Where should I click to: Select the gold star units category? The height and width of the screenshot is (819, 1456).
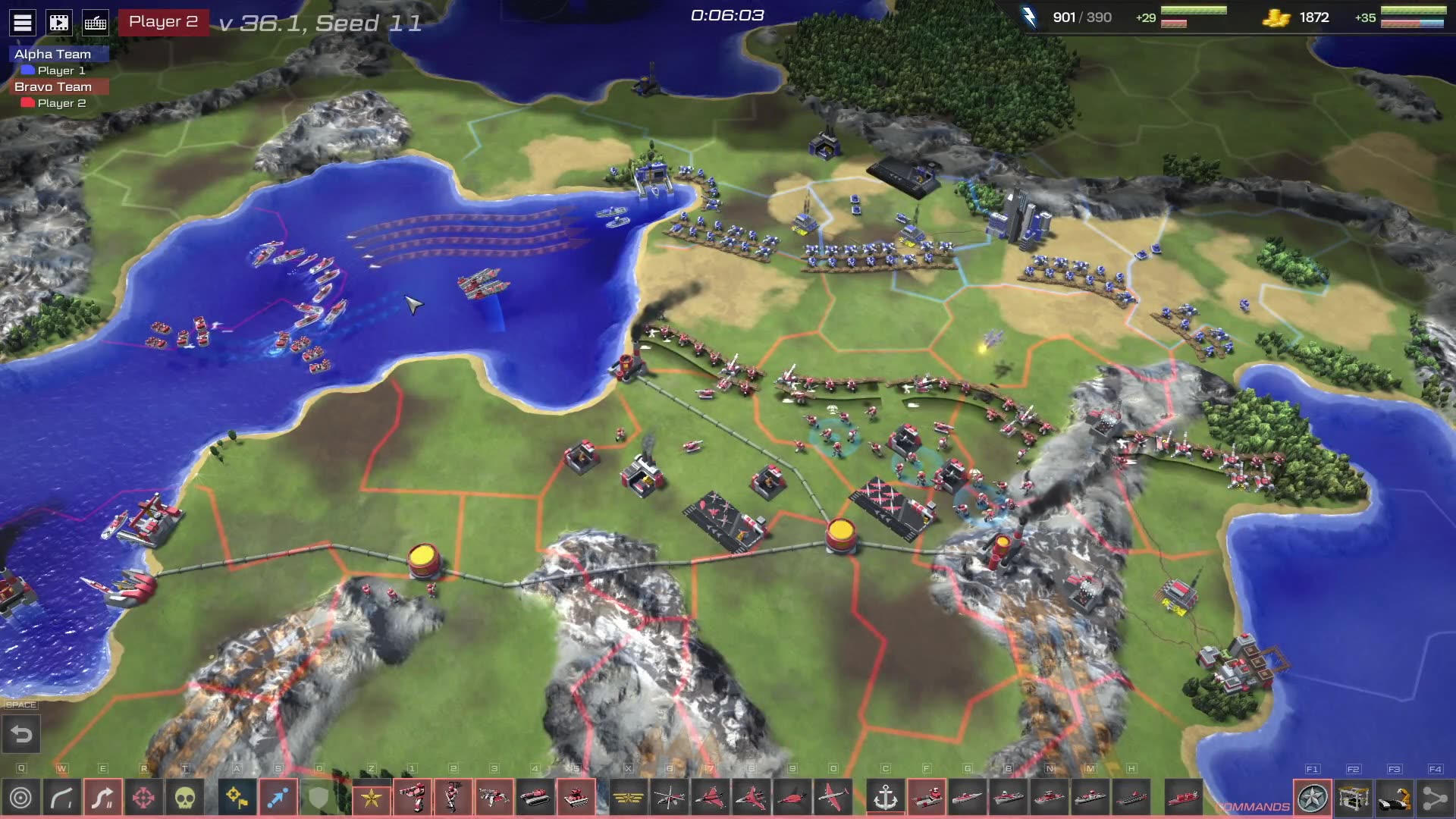click(372, 798)
